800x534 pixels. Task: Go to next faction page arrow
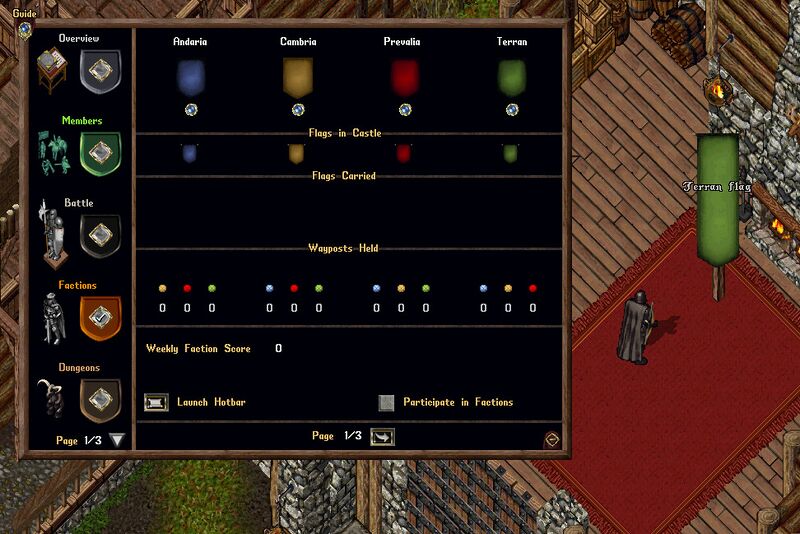[382, 437]
